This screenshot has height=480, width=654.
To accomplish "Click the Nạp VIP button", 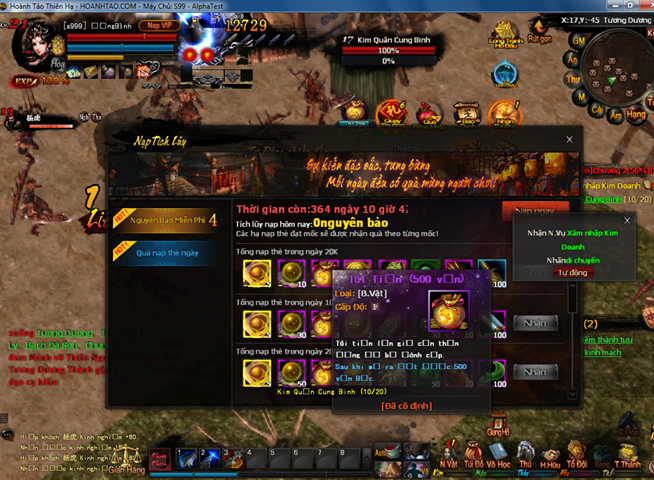I will pyautogui.click(x=155, y=24).
